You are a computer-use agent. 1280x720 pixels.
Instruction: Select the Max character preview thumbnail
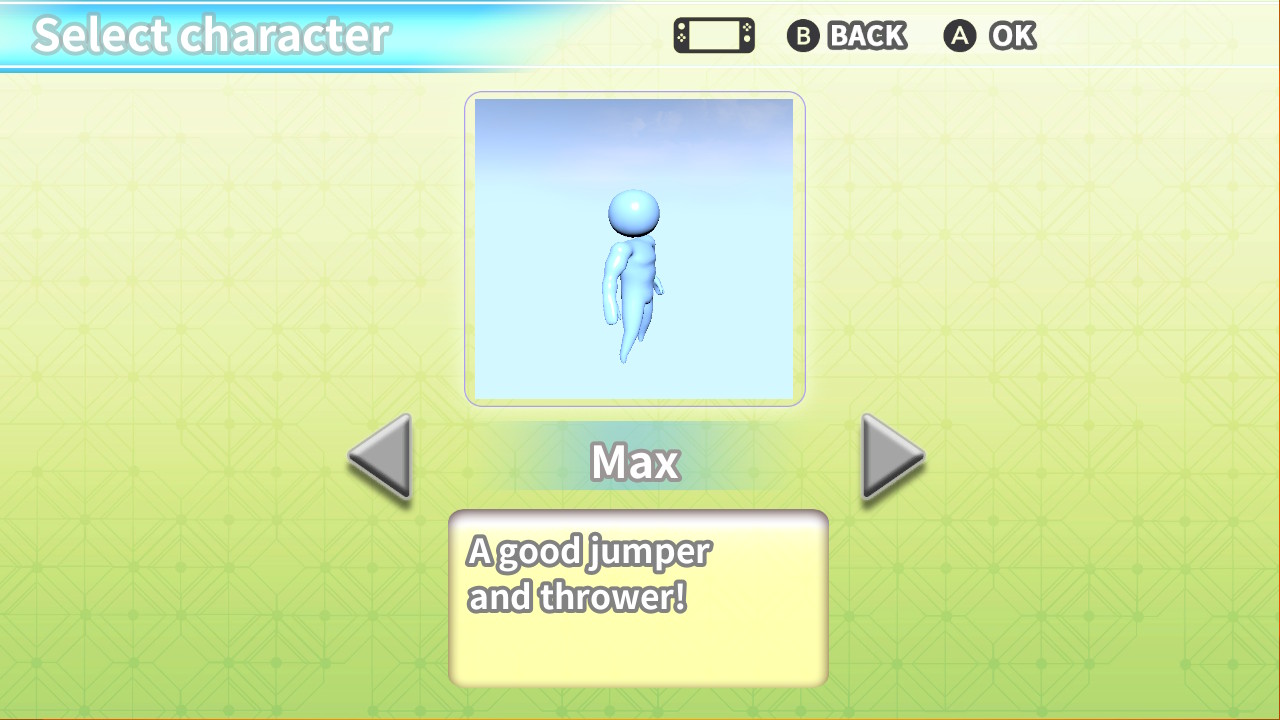click(x=634, y=248)
